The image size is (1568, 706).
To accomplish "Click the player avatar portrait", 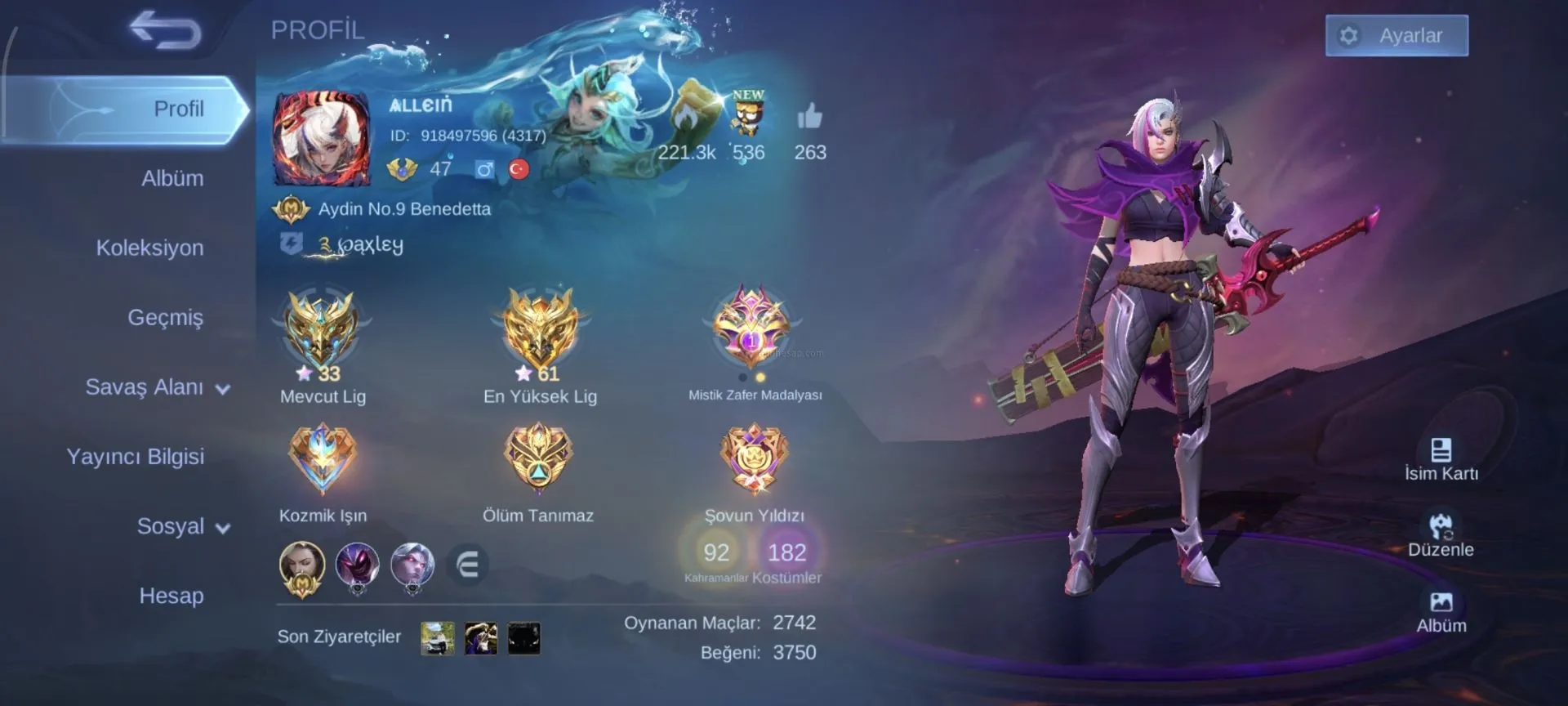I will (x=322, y=139).
